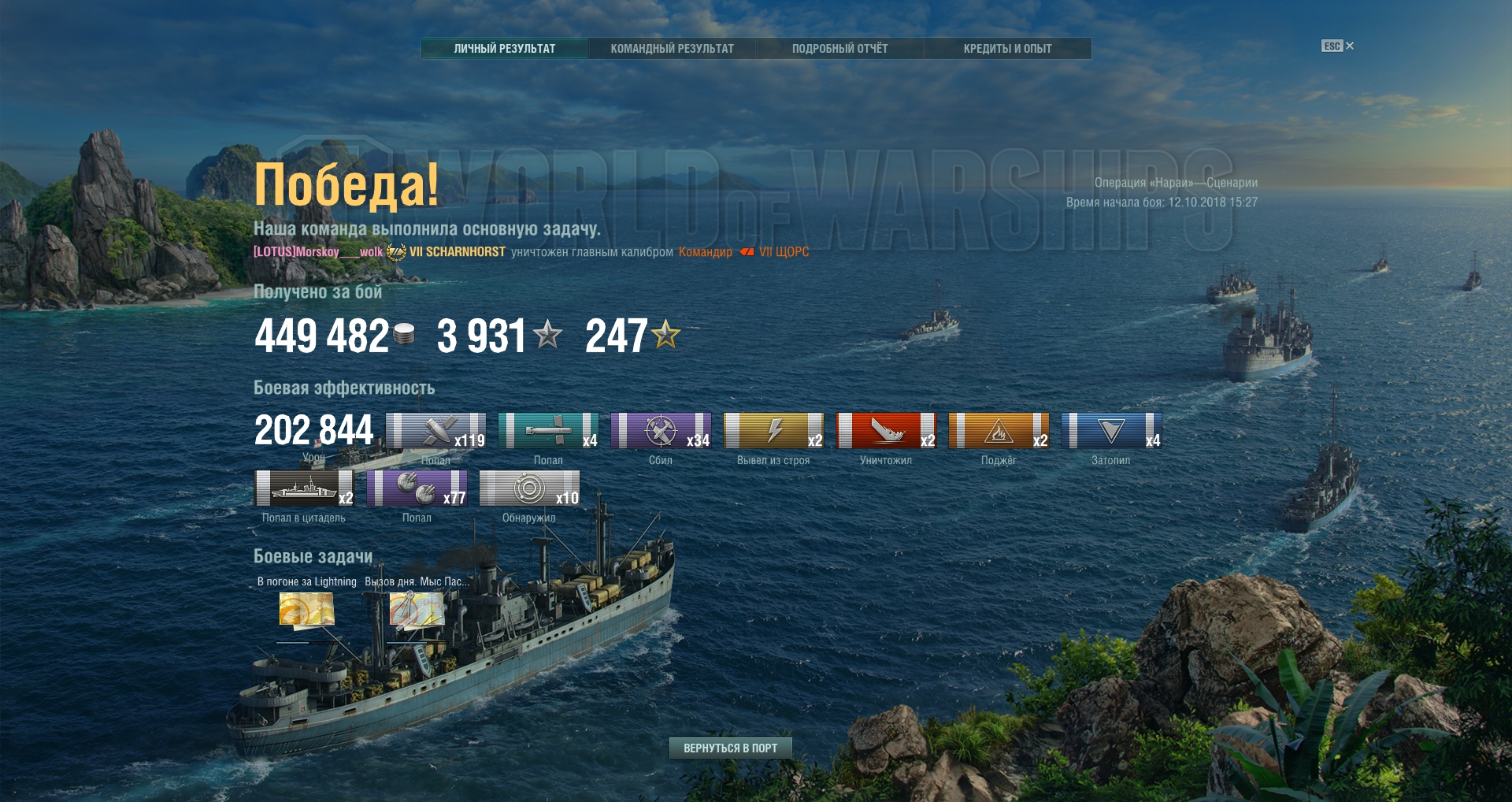Image resolution: width=1512 pixels, height=802 pixels.
Task: Click the torpedo hits ribbon x4
Action: click(548, 431)
